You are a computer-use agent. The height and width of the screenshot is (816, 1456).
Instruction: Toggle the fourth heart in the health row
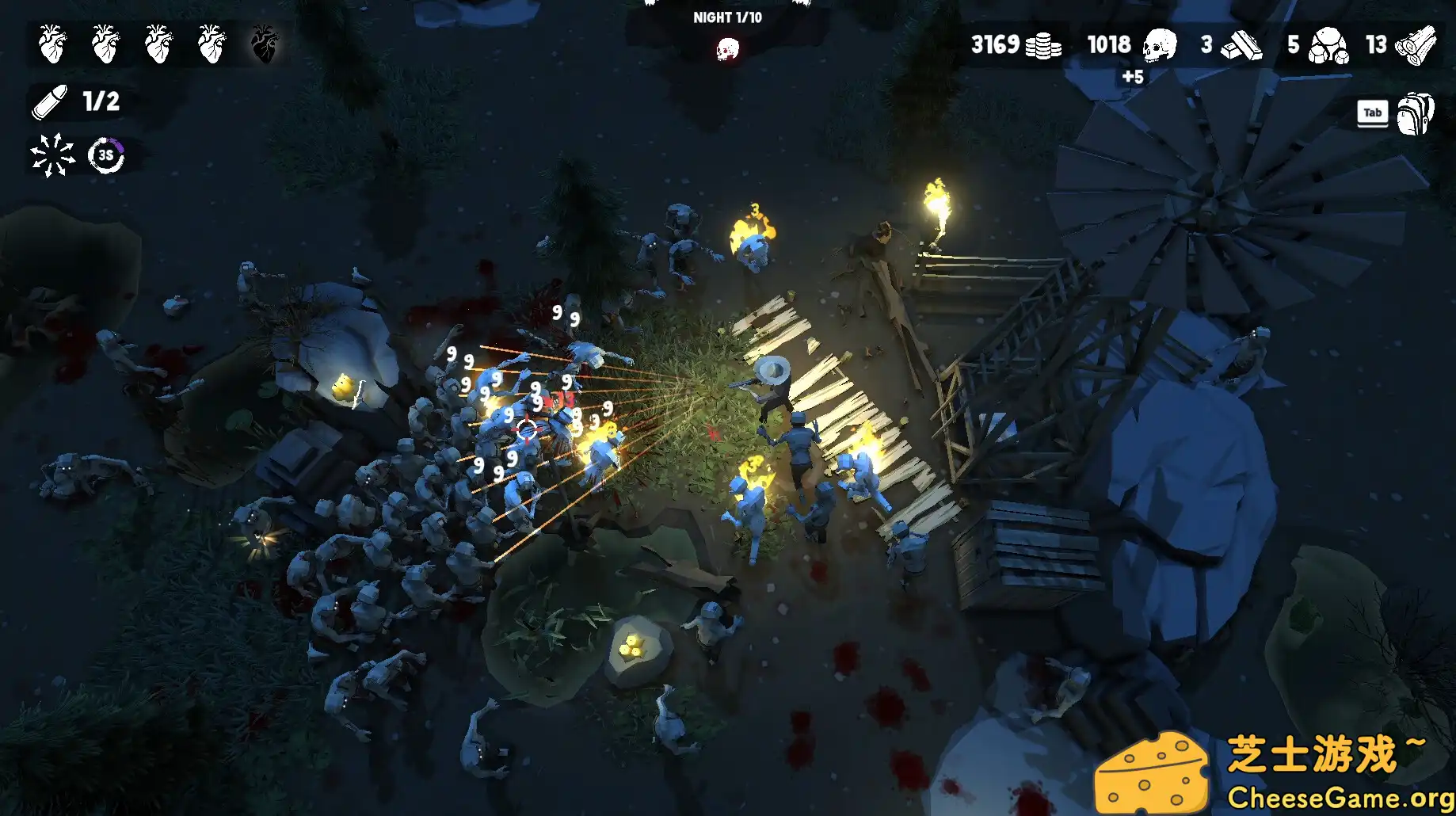pyautogui.click(x=213, y=44)
